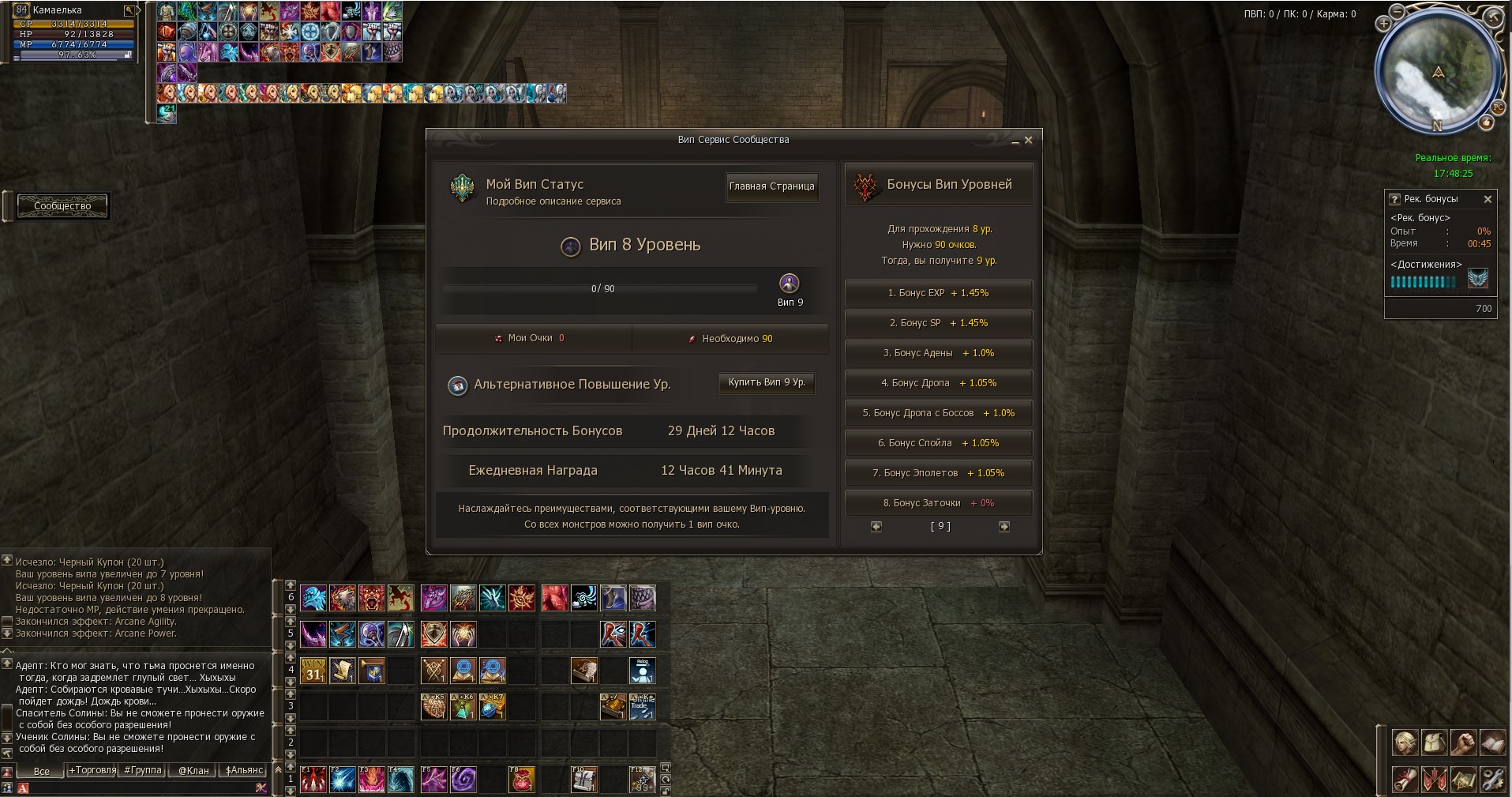This screenshot has width=1512, height=797.
Task: Minimize the VIP service window
Action: point(1015,141)
